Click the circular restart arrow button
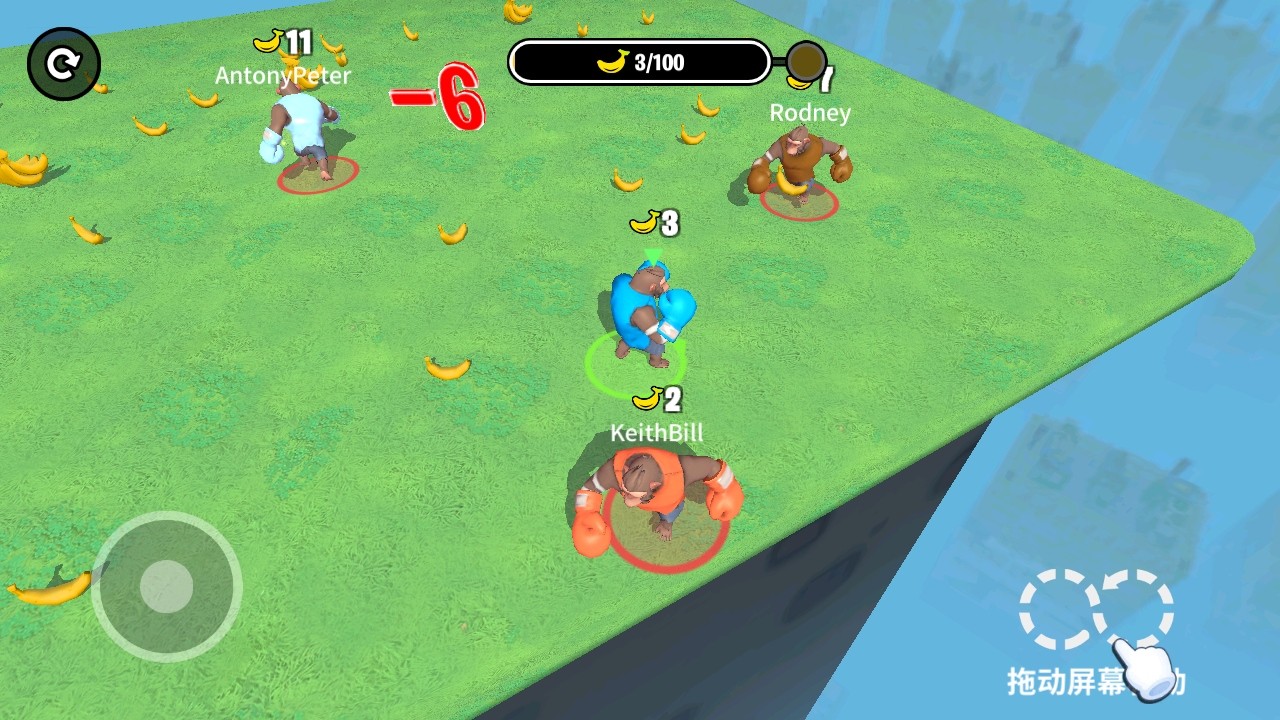Screen dimensions: 1280x720 tap(64, 65)
